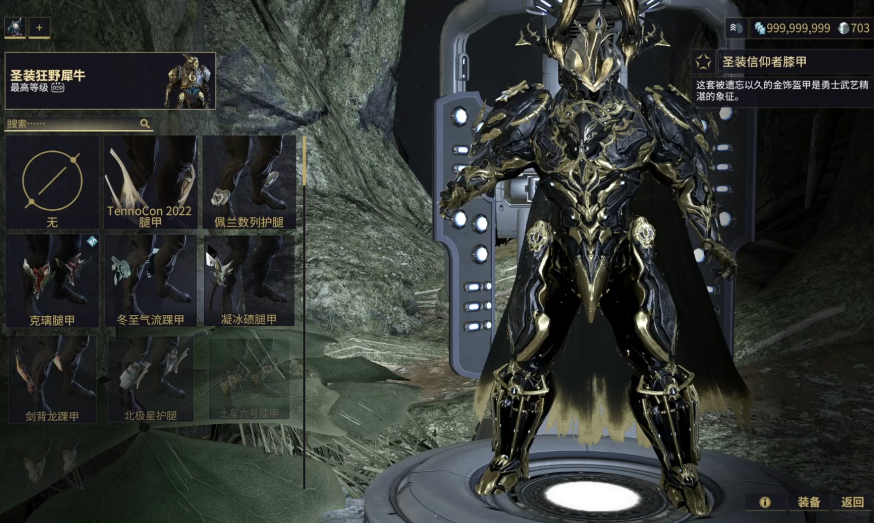Click the magnifying glass search icon

145,124
